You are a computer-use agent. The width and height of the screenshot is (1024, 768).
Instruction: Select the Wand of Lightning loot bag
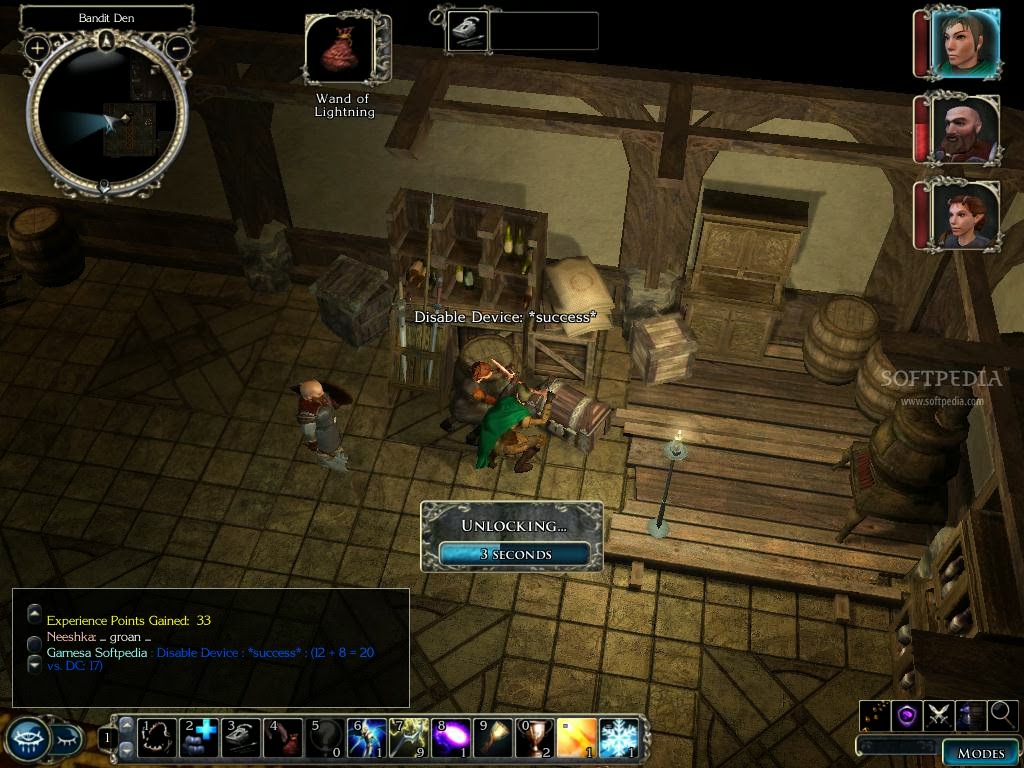pyautogui.click(x=339, y=50)
